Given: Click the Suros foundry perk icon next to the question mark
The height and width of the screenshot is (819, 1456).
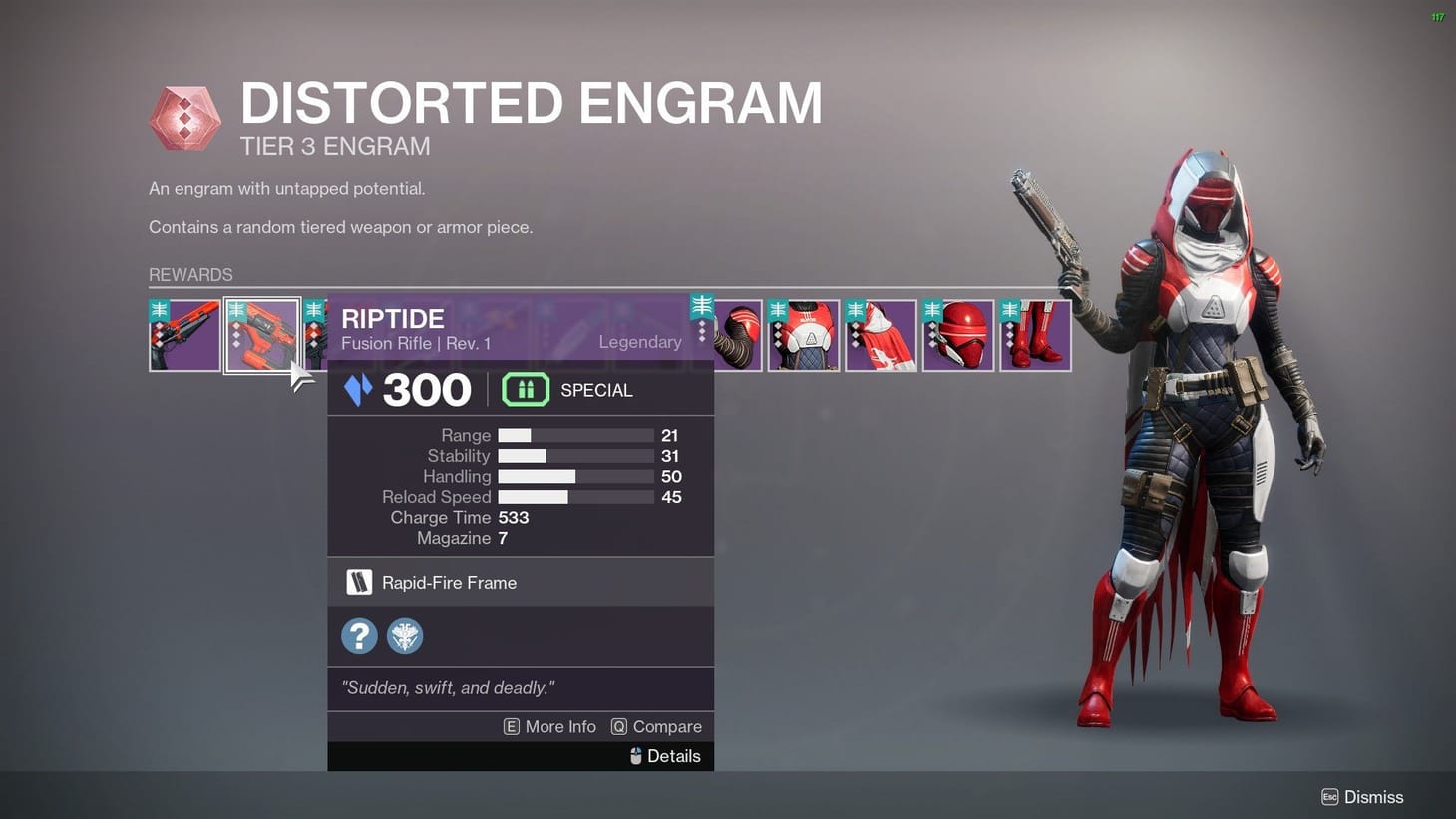Looking at the screenshot, I should [x=405, y=635].
